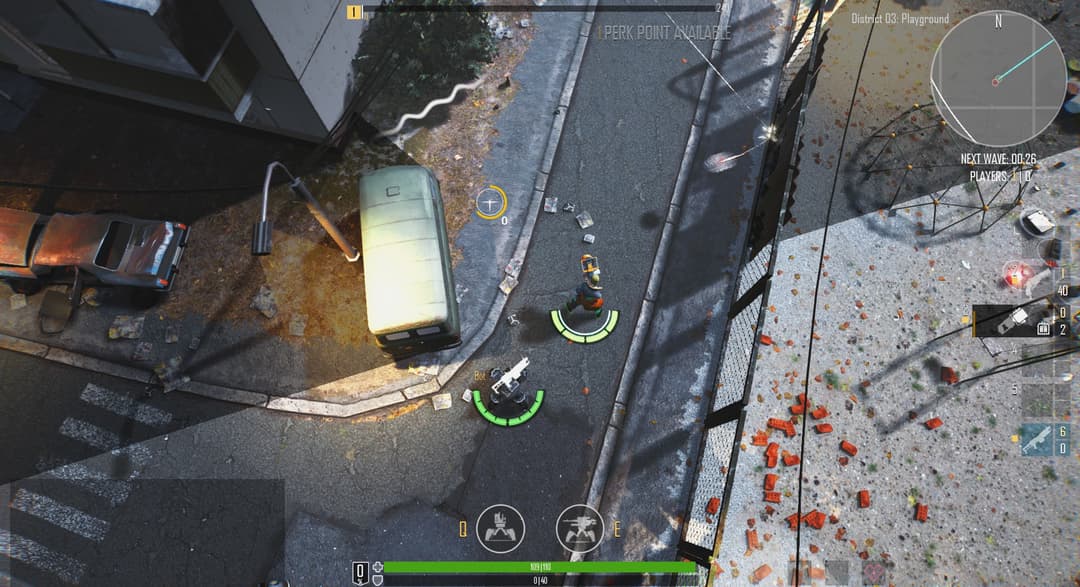This screenshot has width=1080, height=587.
Task: Select the highlighted turret weapon slot
Action: [x=1012, y=321]
